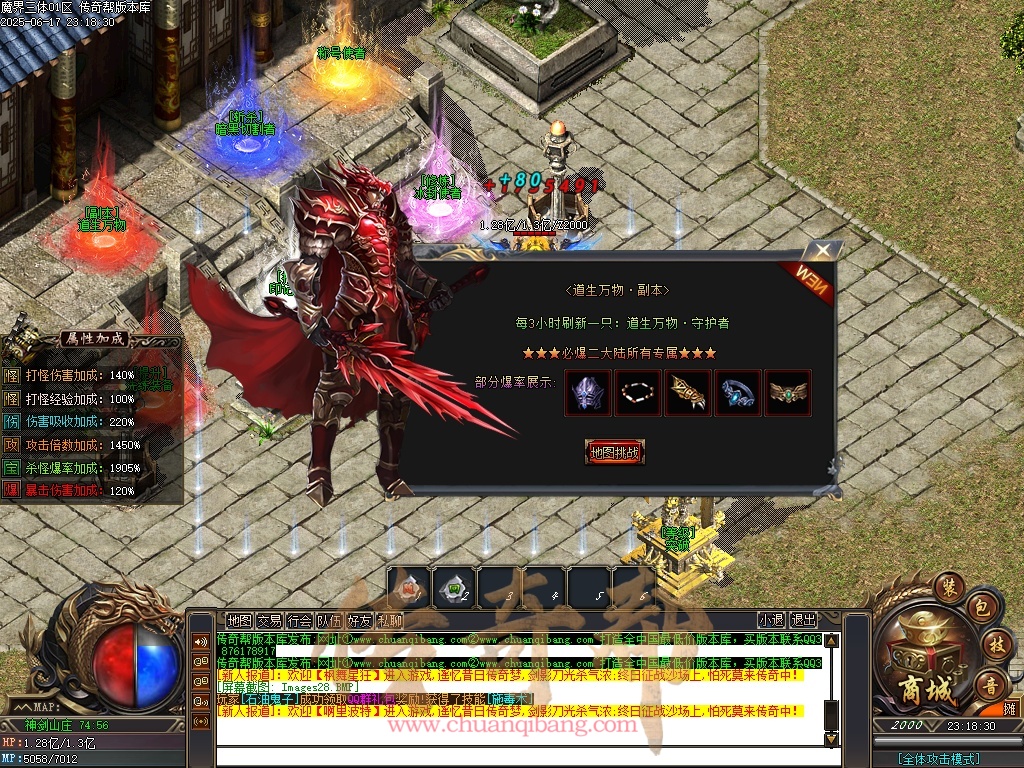This screenshot has height=768, width=1024.
Task: Select the blue gem ring drop
Action: [738, 392]
